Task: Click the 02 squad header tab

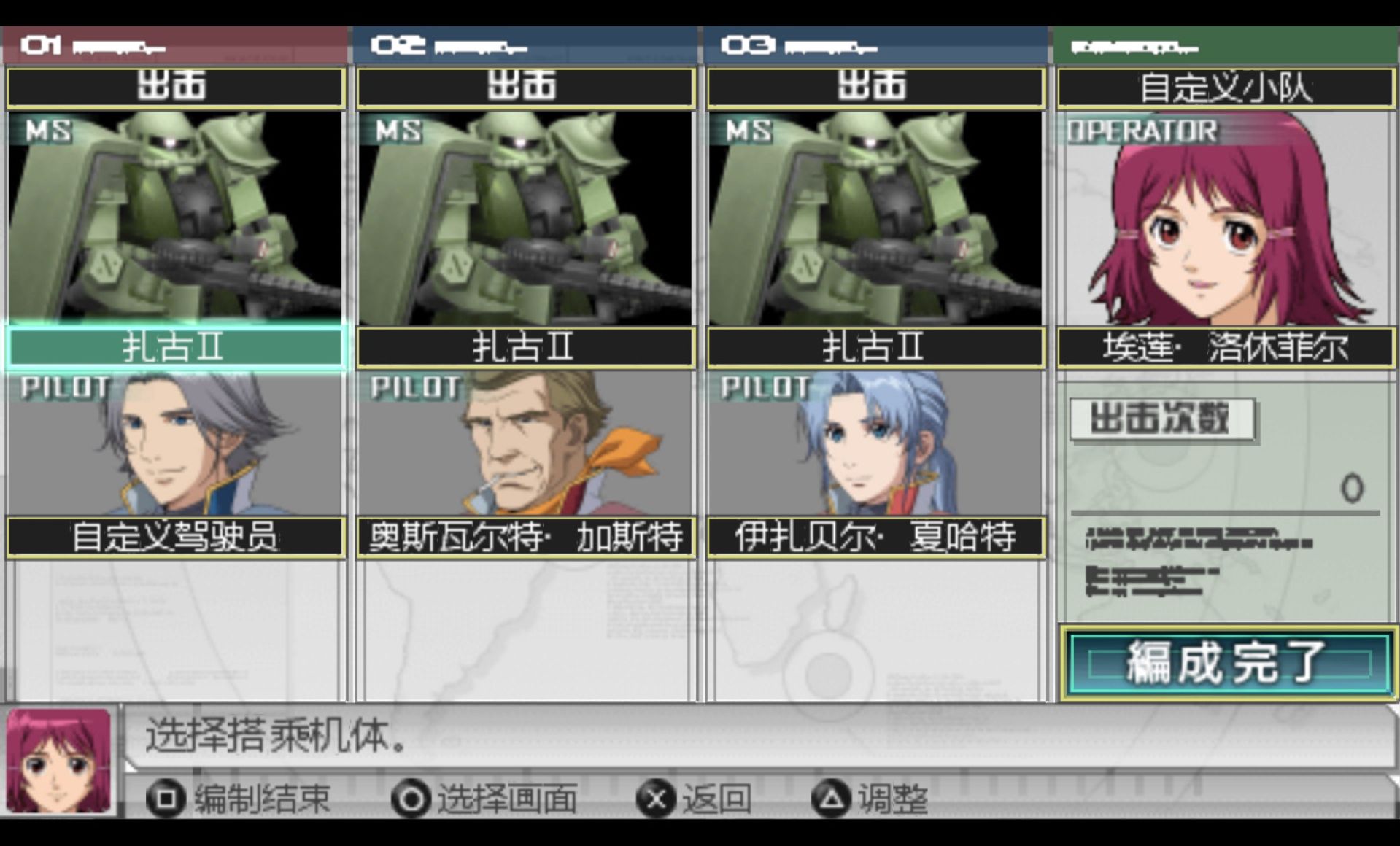Action: pos(524,46)
